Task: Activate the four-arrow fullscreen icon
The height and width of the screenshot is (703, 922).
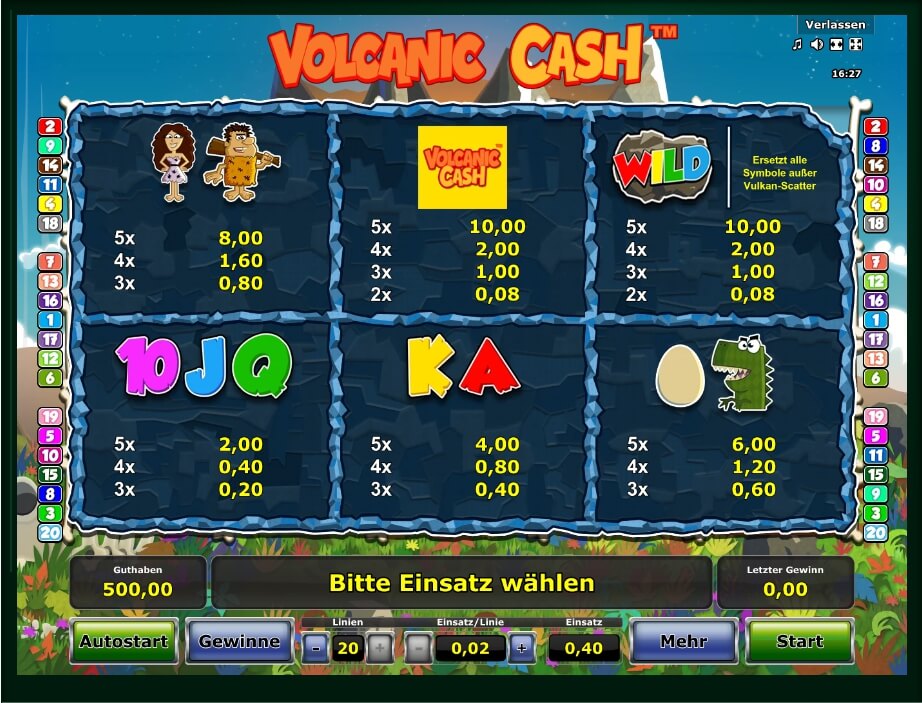Action: [855, 44]
